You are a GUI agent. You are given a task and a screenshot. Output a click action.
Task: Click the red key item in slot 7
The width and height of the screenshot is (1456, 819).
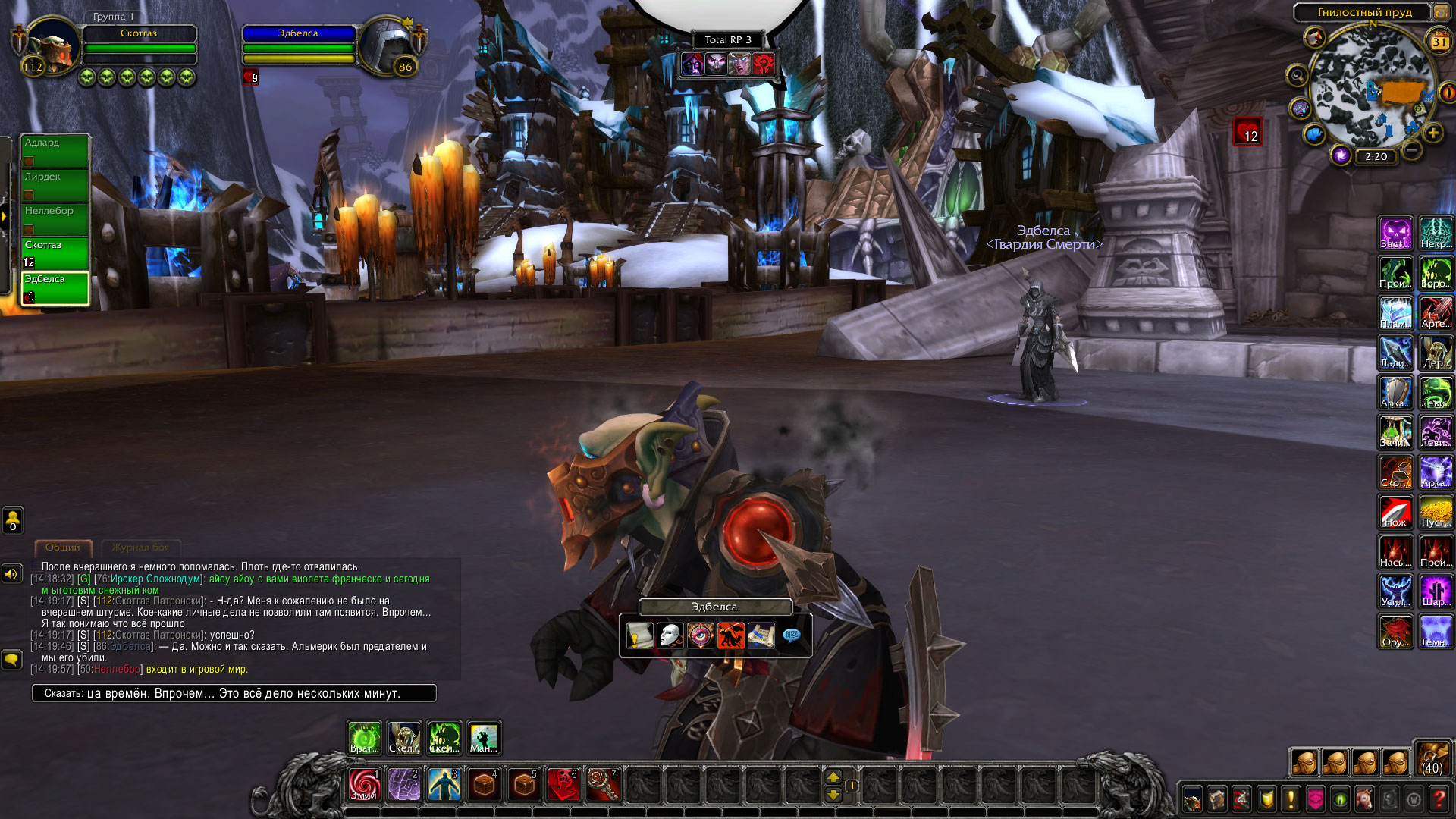point(604,785)
